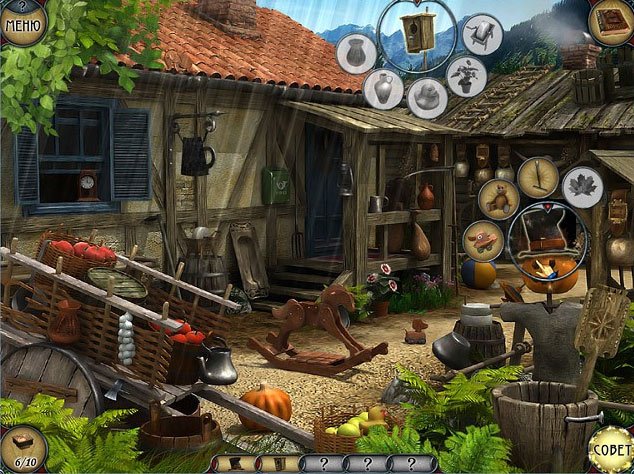This screenshot has width=634, height=474.
Task: Pick the clay vase item bubble
Action: click(x=357, y=53)
